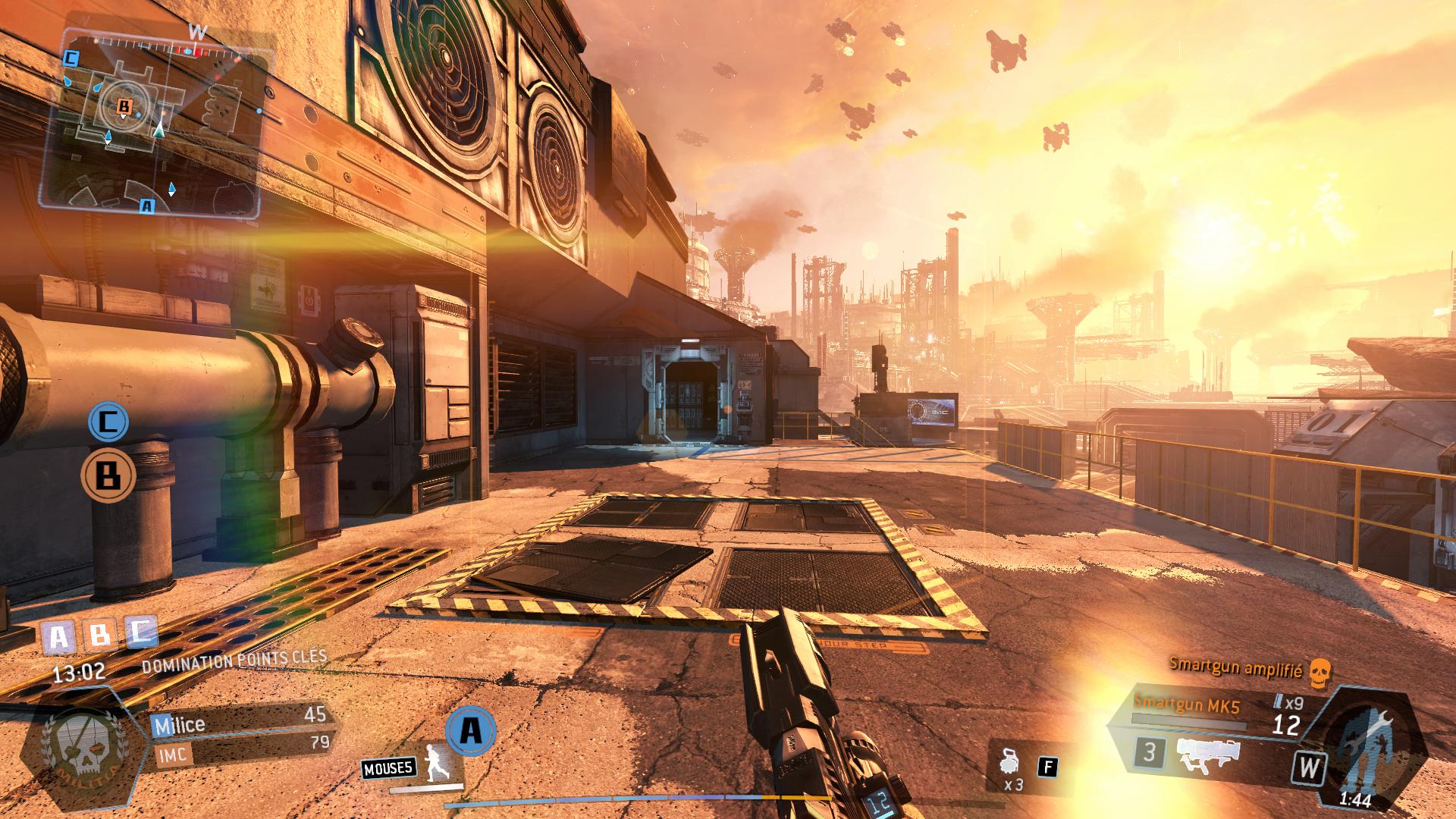Click the circular blue A hardpoint waypoint
1456x819 pixels.
pos(471,731)
